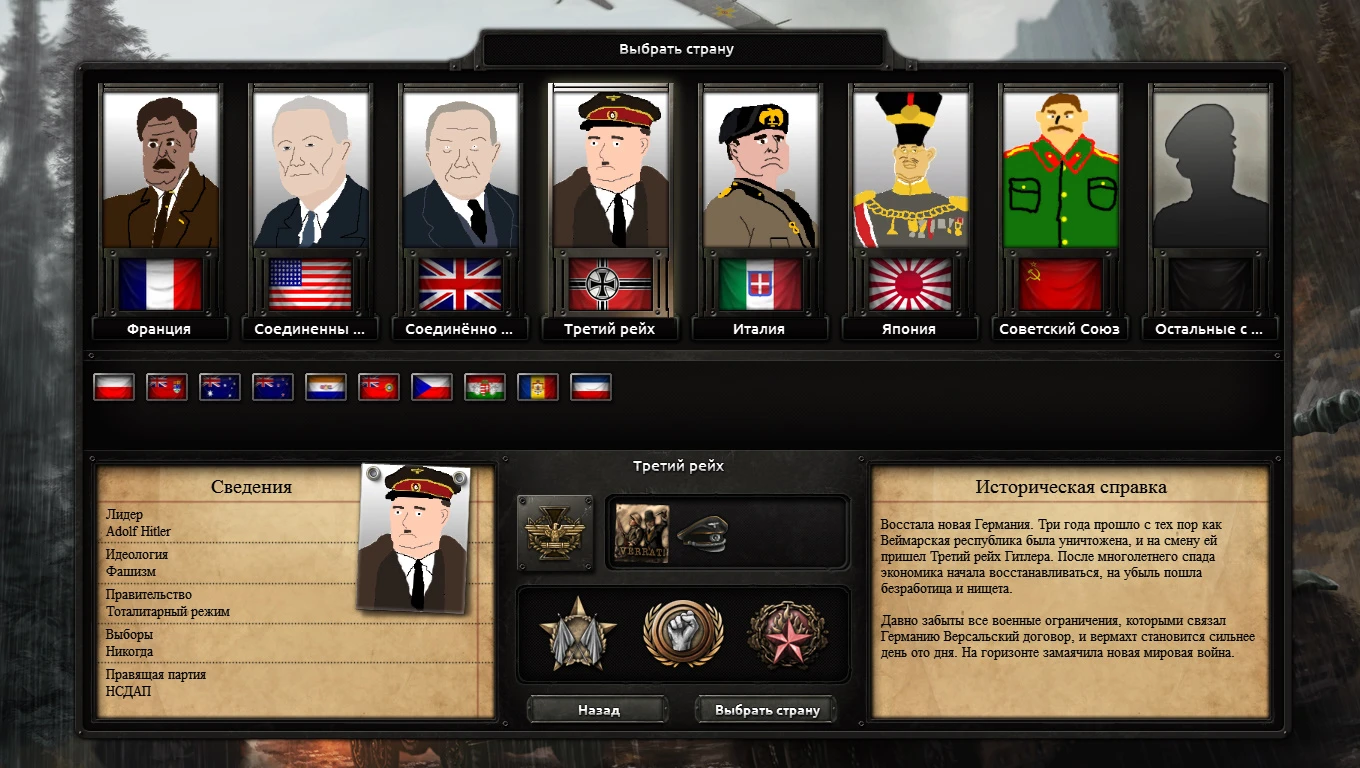Click the Canadian red ensign flag icon
The image size is (1360, 768).
[167, 387]
